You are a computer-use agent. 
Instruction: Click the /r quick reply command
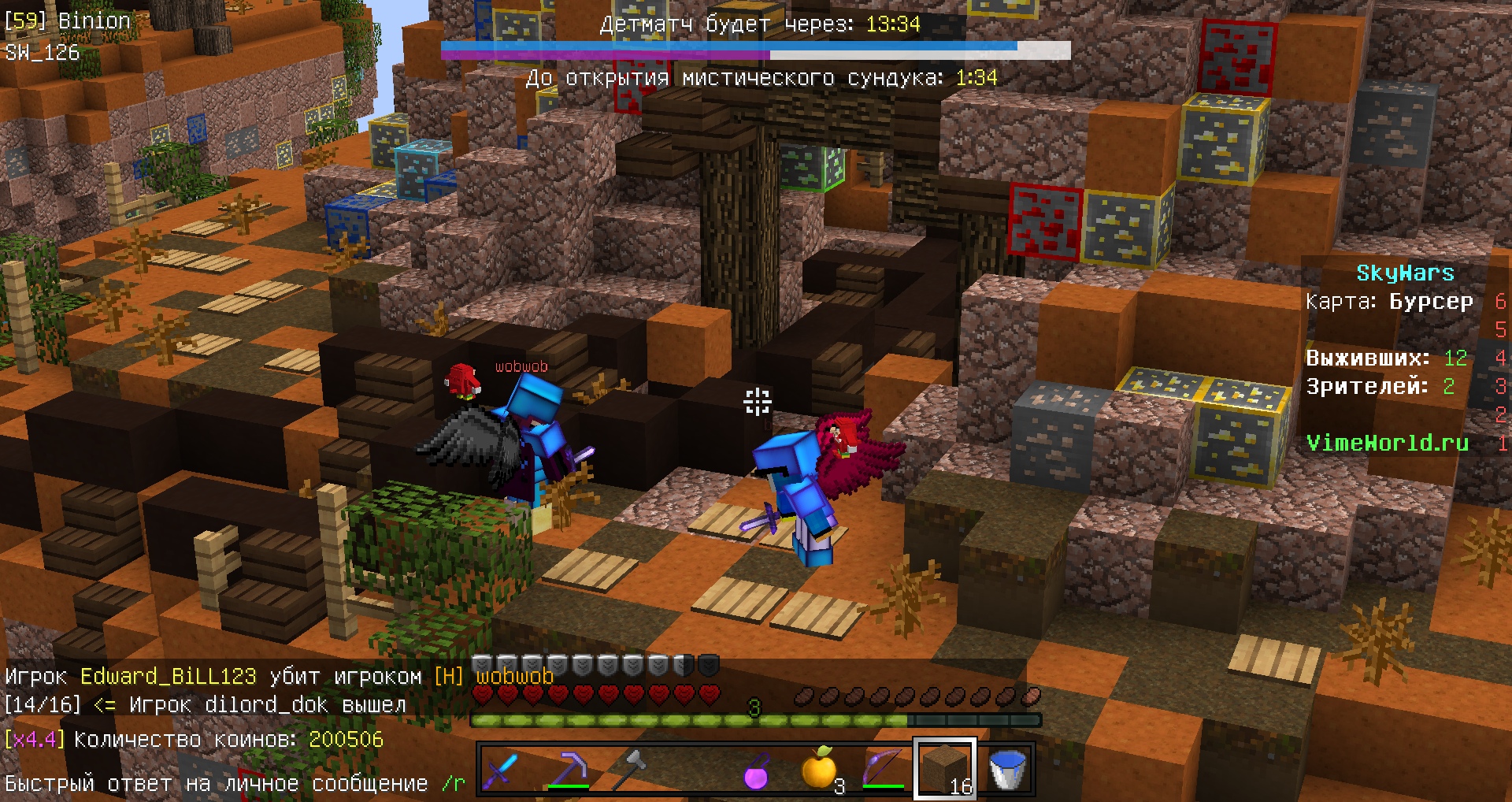click(x=450, y=783)
